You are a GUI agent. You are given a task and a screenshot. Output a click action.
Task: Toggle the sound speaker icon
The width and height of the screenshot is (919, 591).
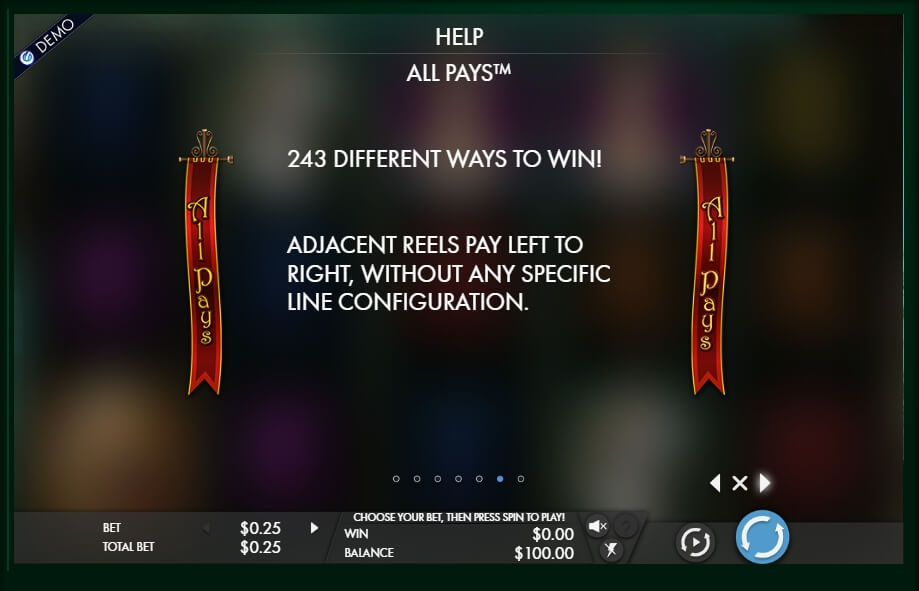coord(597,526)
